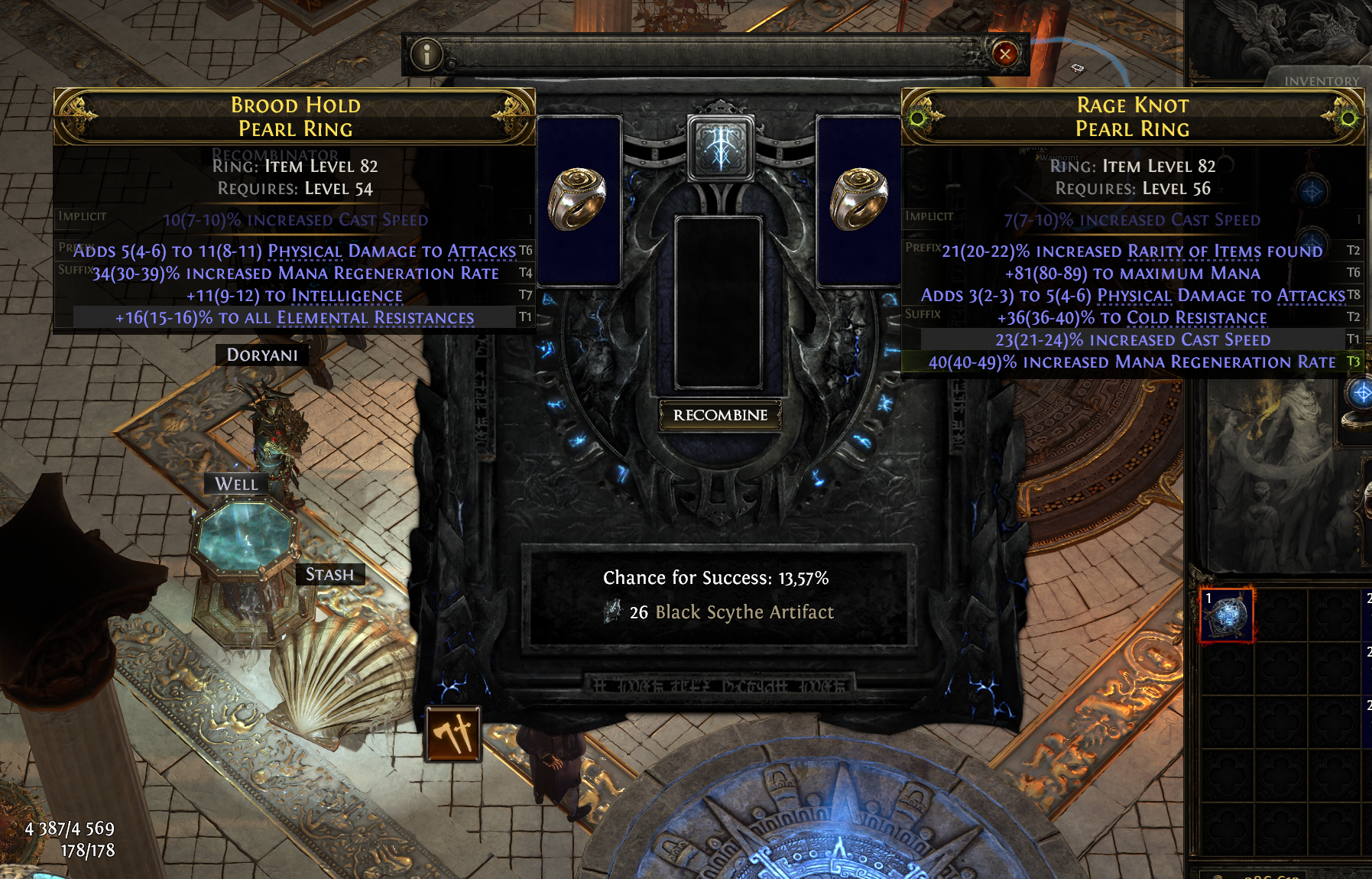The height and width of the screenshot is (879, 1372).
Task: Click the Well nameplate label
Action: point(236,484)
